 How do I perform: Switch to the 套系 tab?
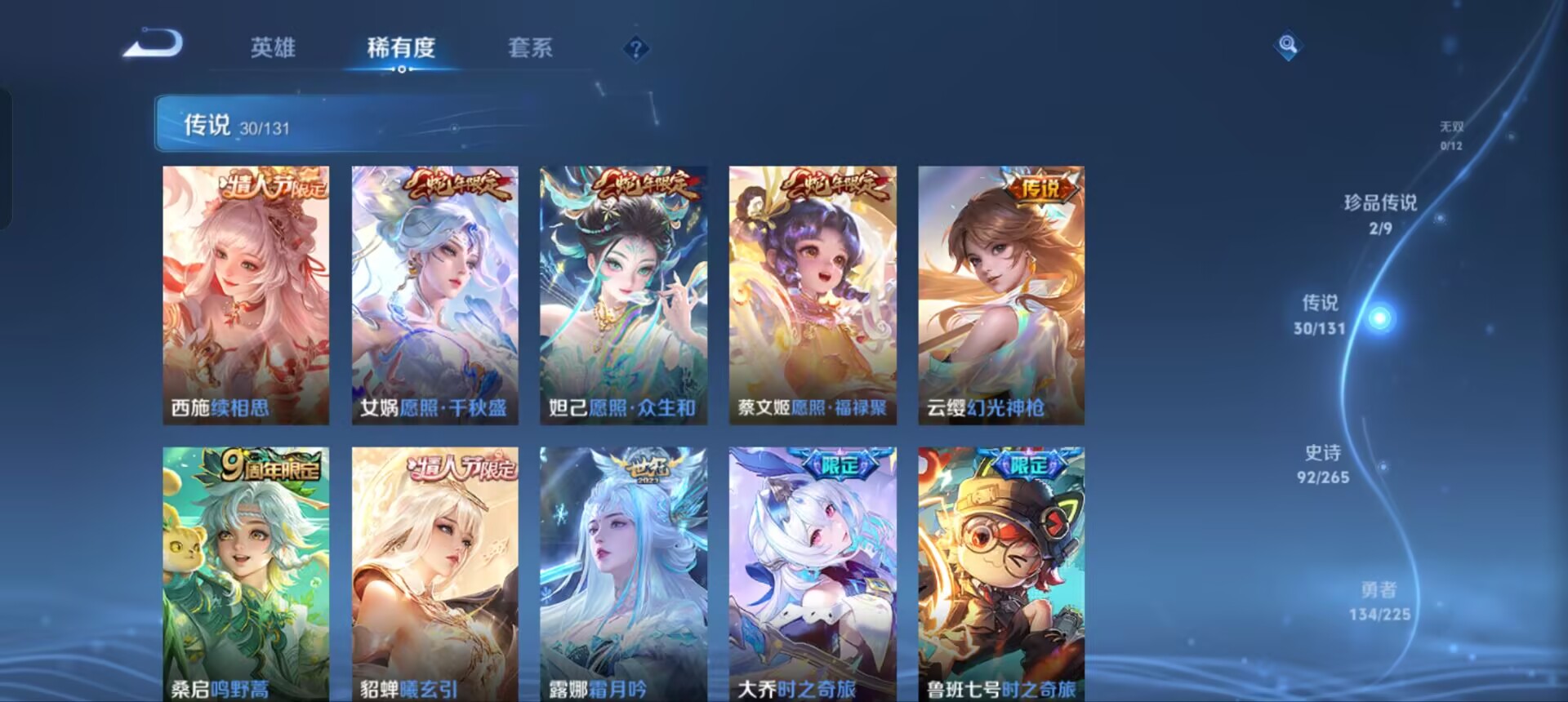click(528, 49)
